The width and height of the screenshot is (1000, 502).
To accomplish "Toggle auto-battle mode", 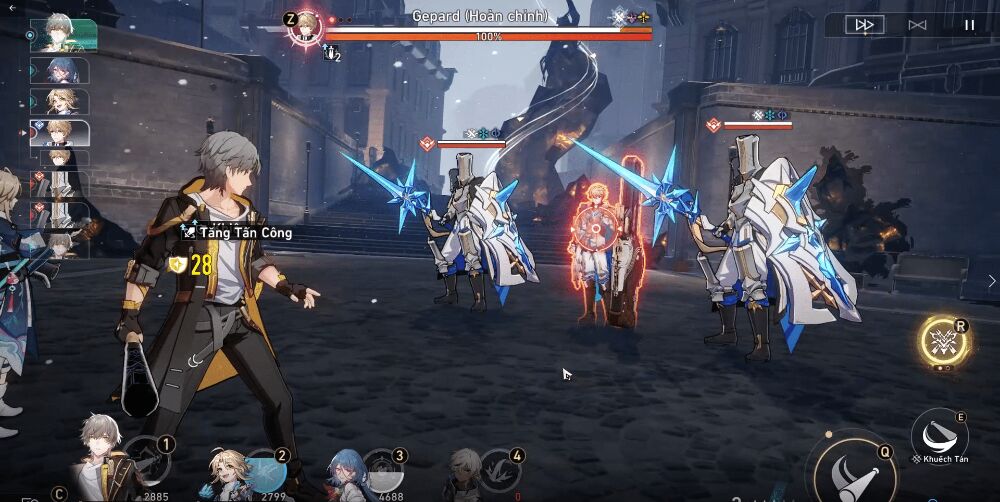I will click(x=915, y=25).
